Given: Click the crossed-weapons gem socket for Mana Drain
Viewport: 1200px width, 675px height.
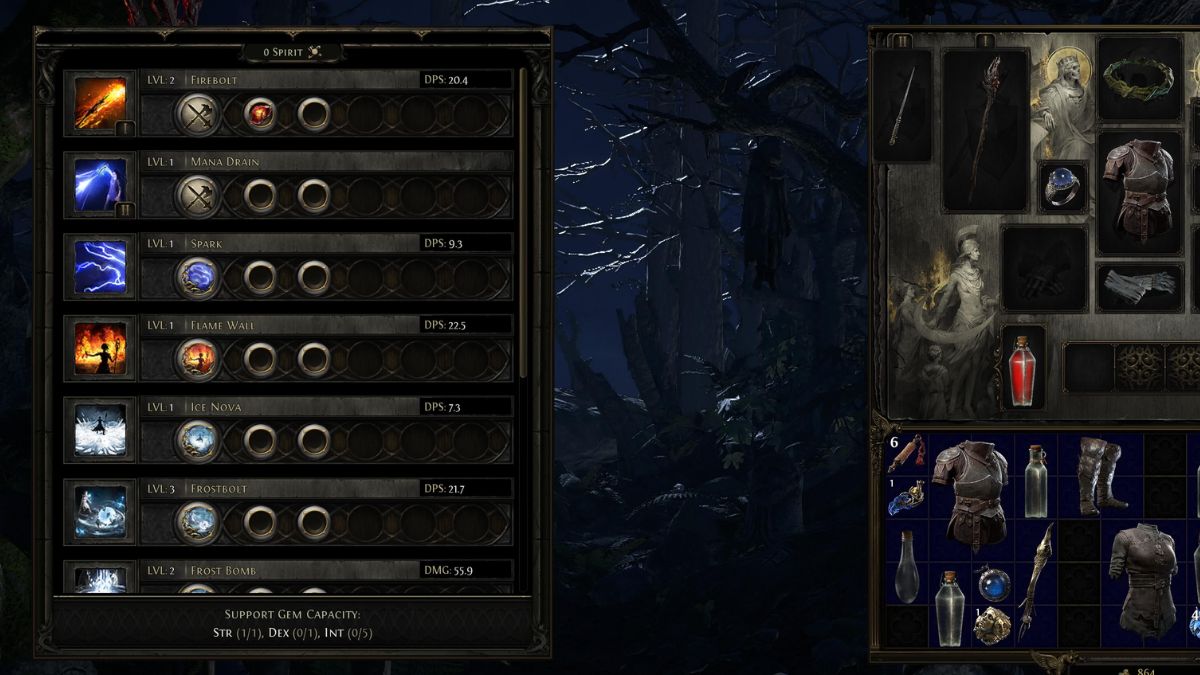Looking at the screenshot, I should 197,196.
